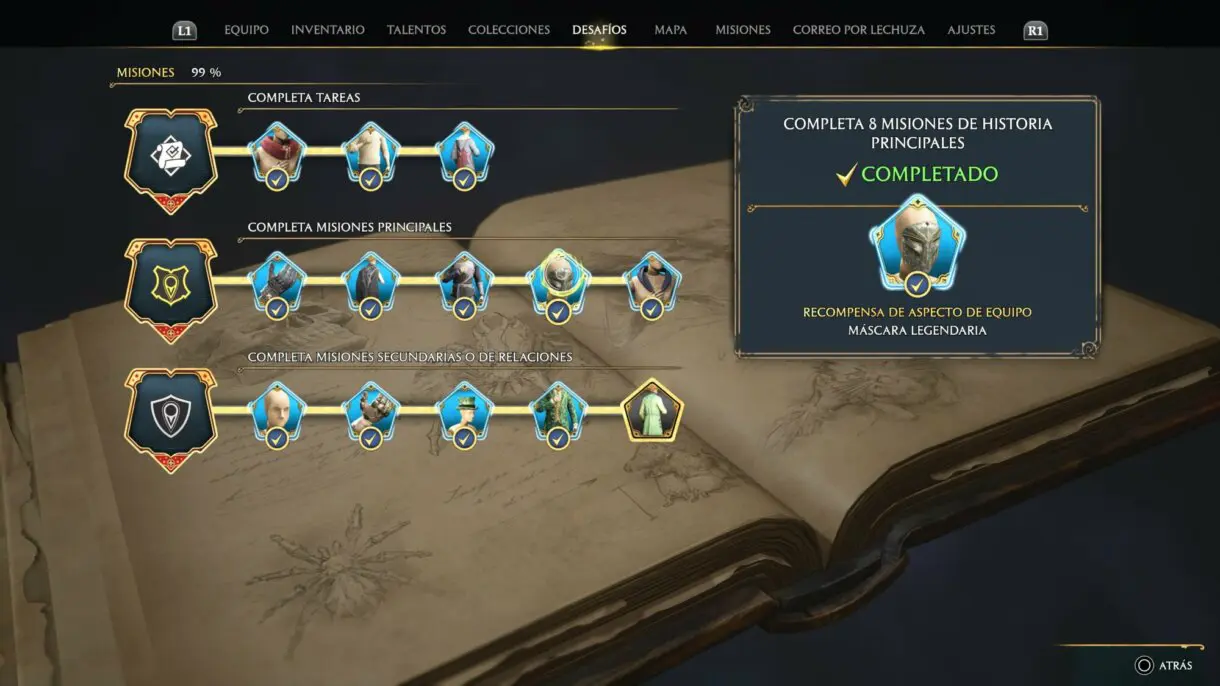The image size is (1220, 686).
Task: Open the Colecciones tab
Action: click(x=508, y=30)
